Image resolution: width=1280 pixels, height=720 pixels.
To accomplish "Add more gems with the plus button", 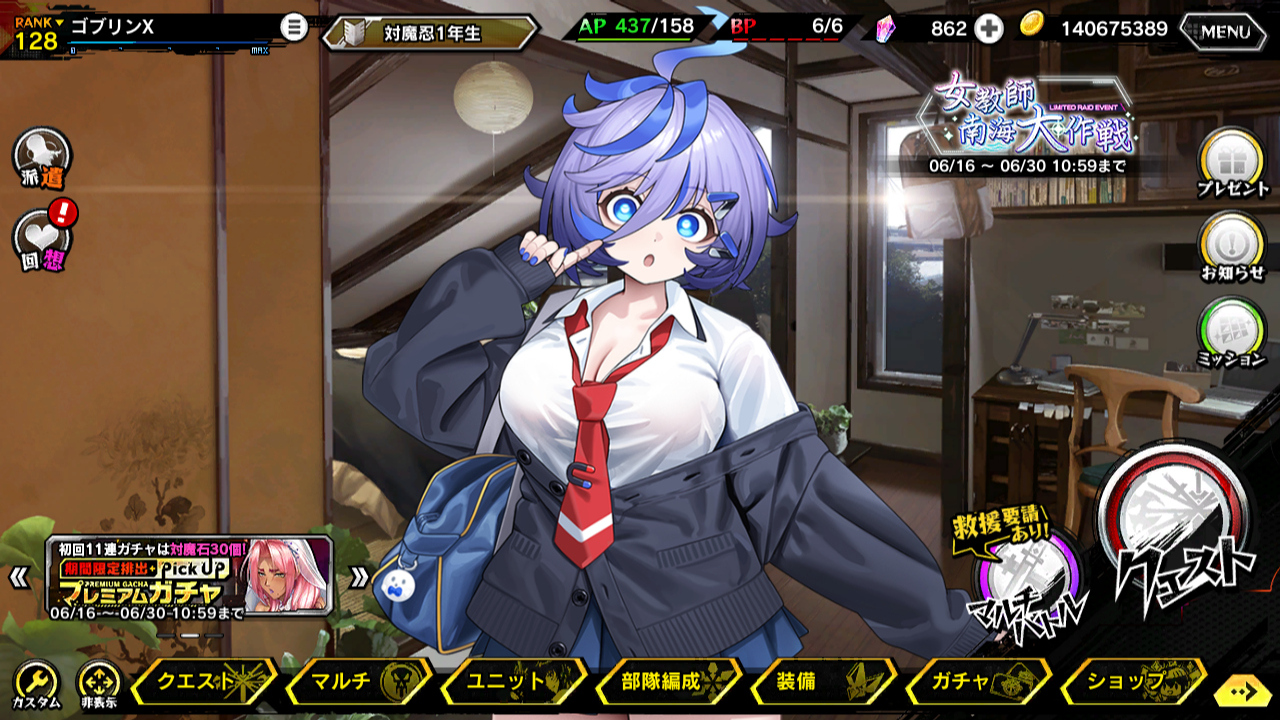I will coord(989,29).
